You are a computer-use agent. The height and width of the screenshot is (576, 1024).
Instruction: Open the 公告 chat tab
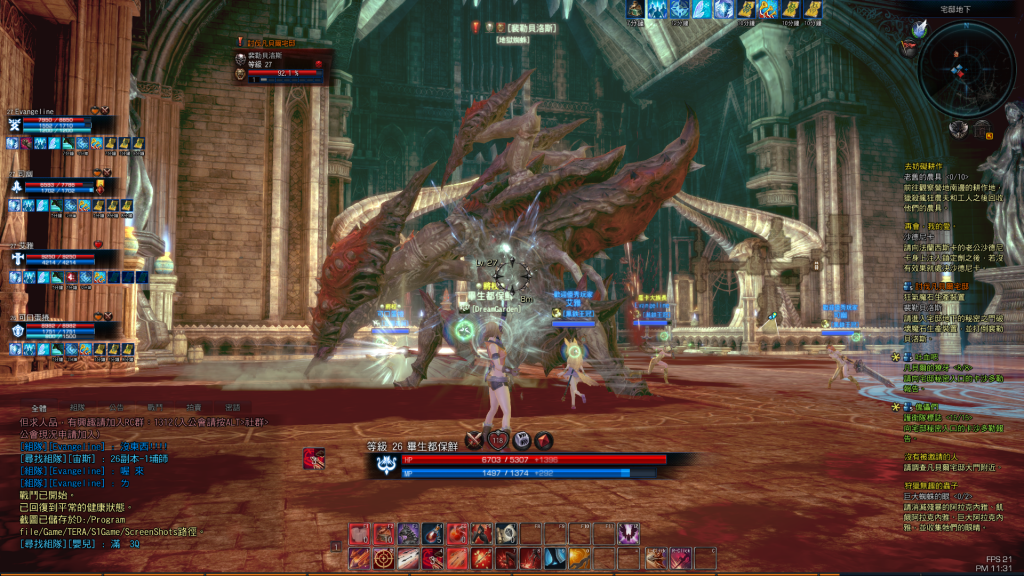[x=116, y=408]
